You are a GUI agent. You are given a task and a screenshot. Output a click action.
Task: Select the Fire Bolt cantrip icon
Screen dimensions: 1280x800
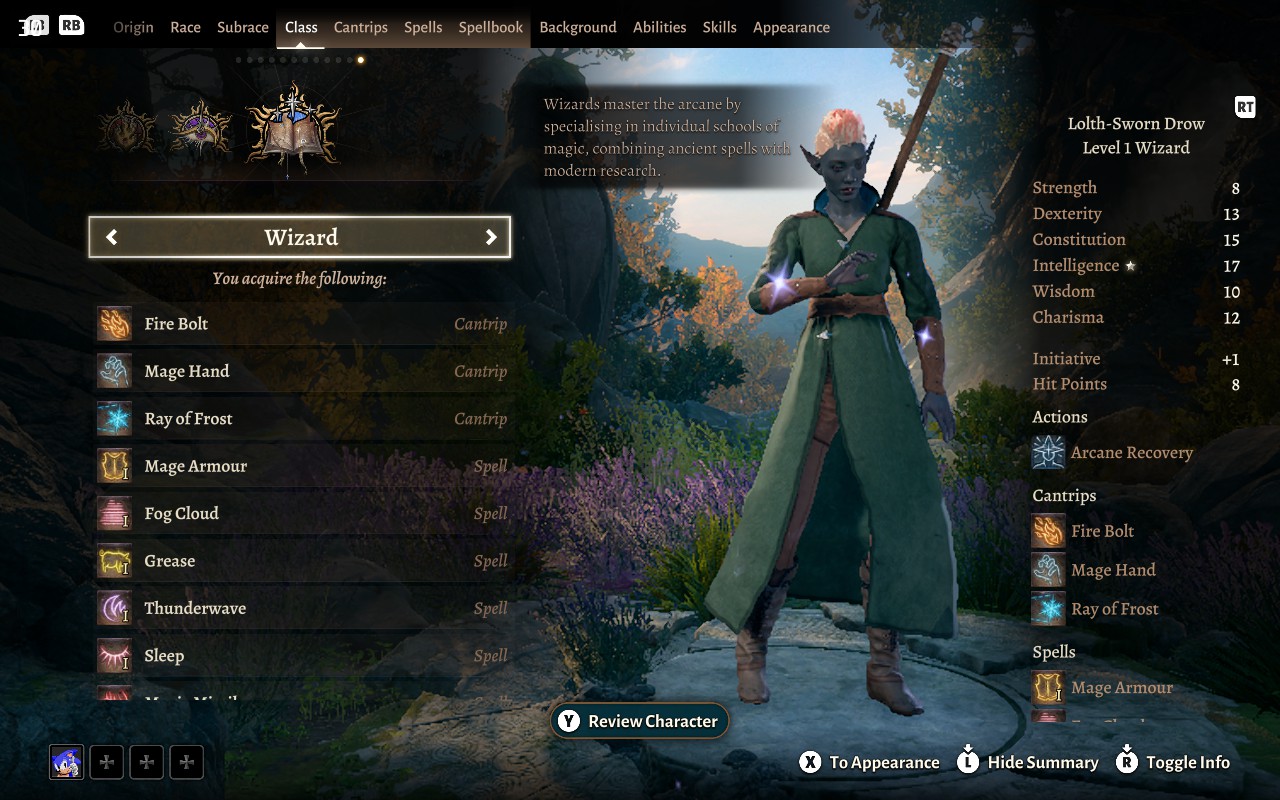pos(114,323)
